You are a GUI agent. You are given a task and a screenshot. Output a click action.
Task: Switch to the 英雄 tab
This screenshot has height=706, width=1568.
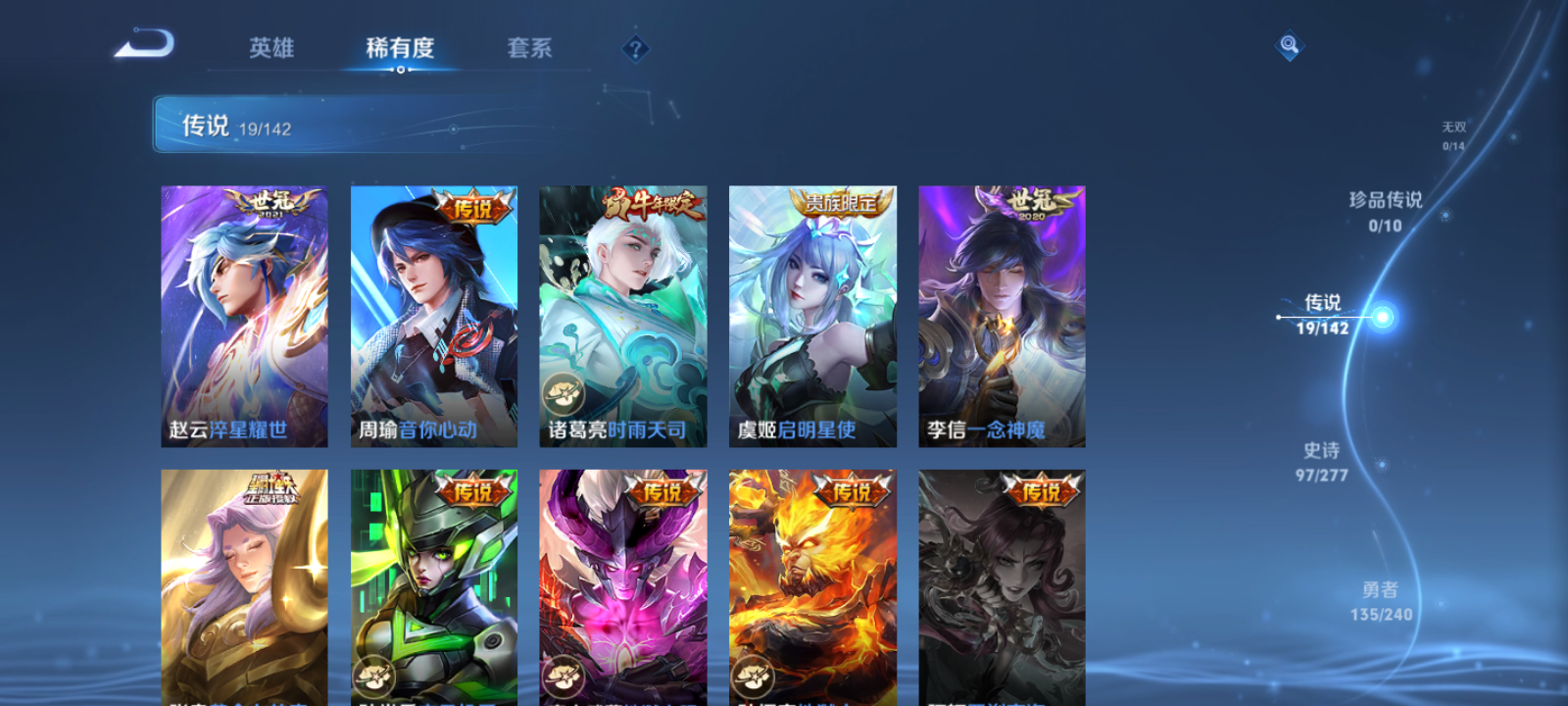(271, 48)
